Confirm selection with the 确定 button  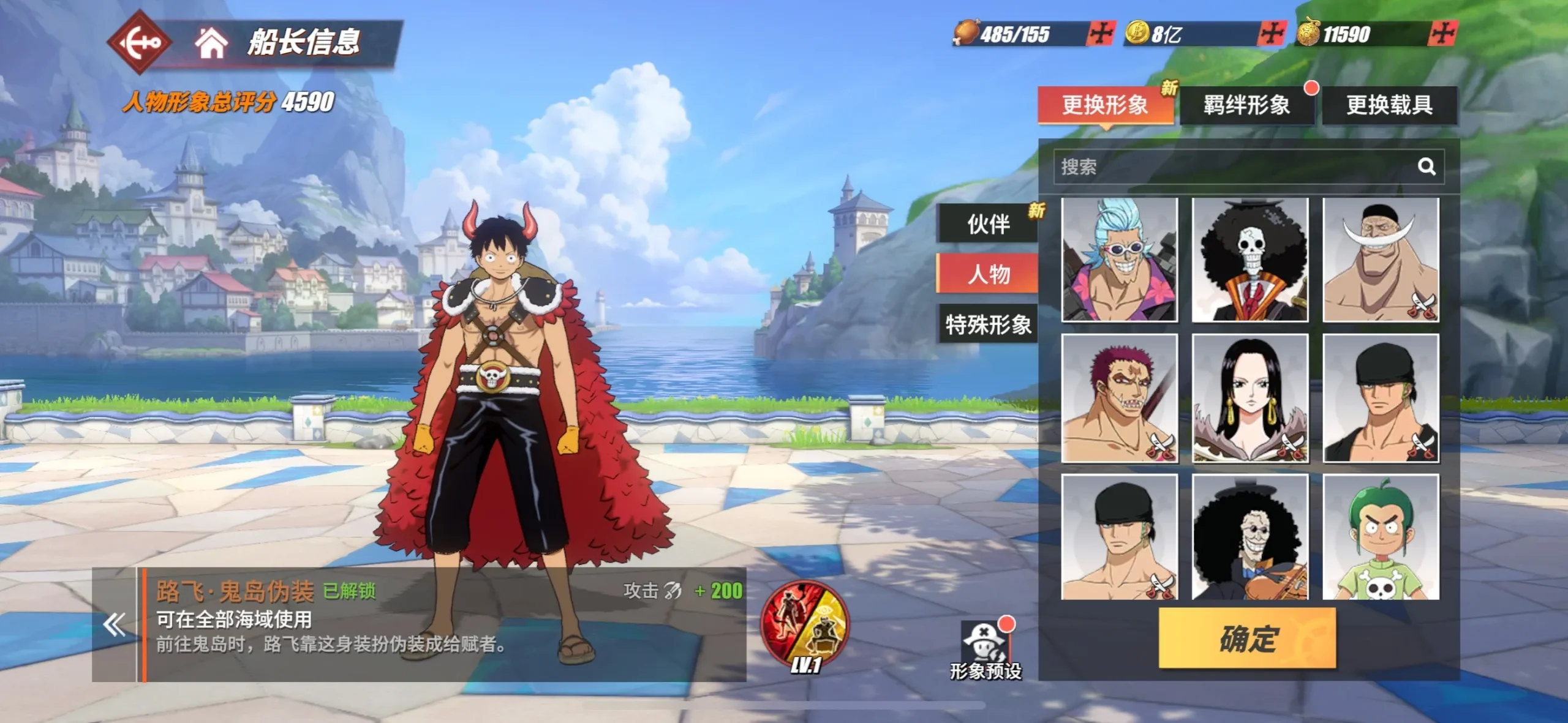tap(1247, 639)
